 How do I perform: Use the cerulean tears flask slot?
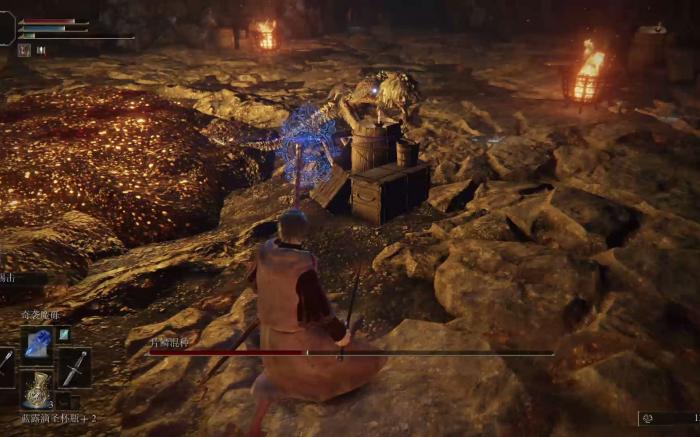point(37,390)
